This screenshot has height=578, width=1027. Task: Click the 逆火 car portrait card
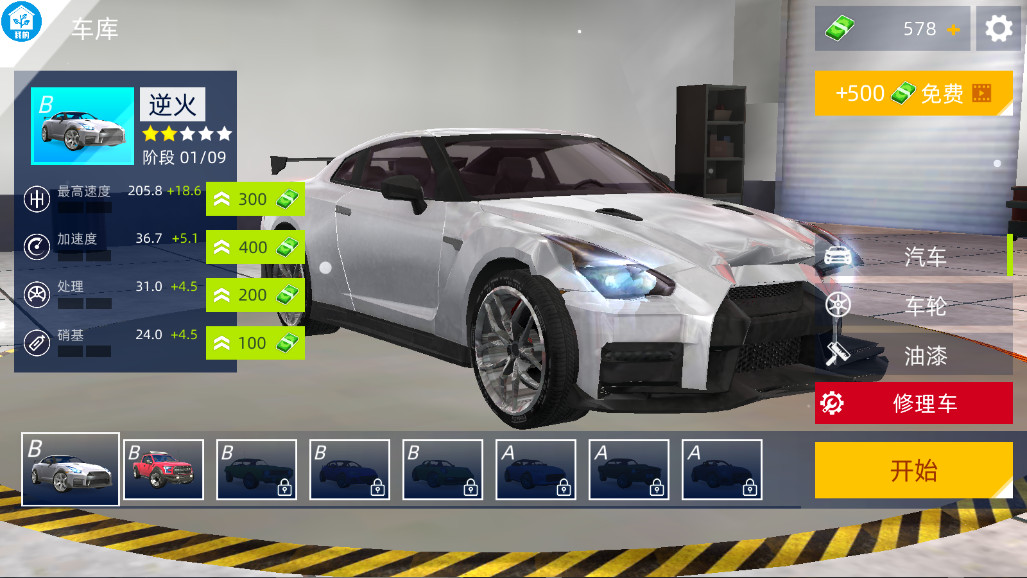click(83, 126)
